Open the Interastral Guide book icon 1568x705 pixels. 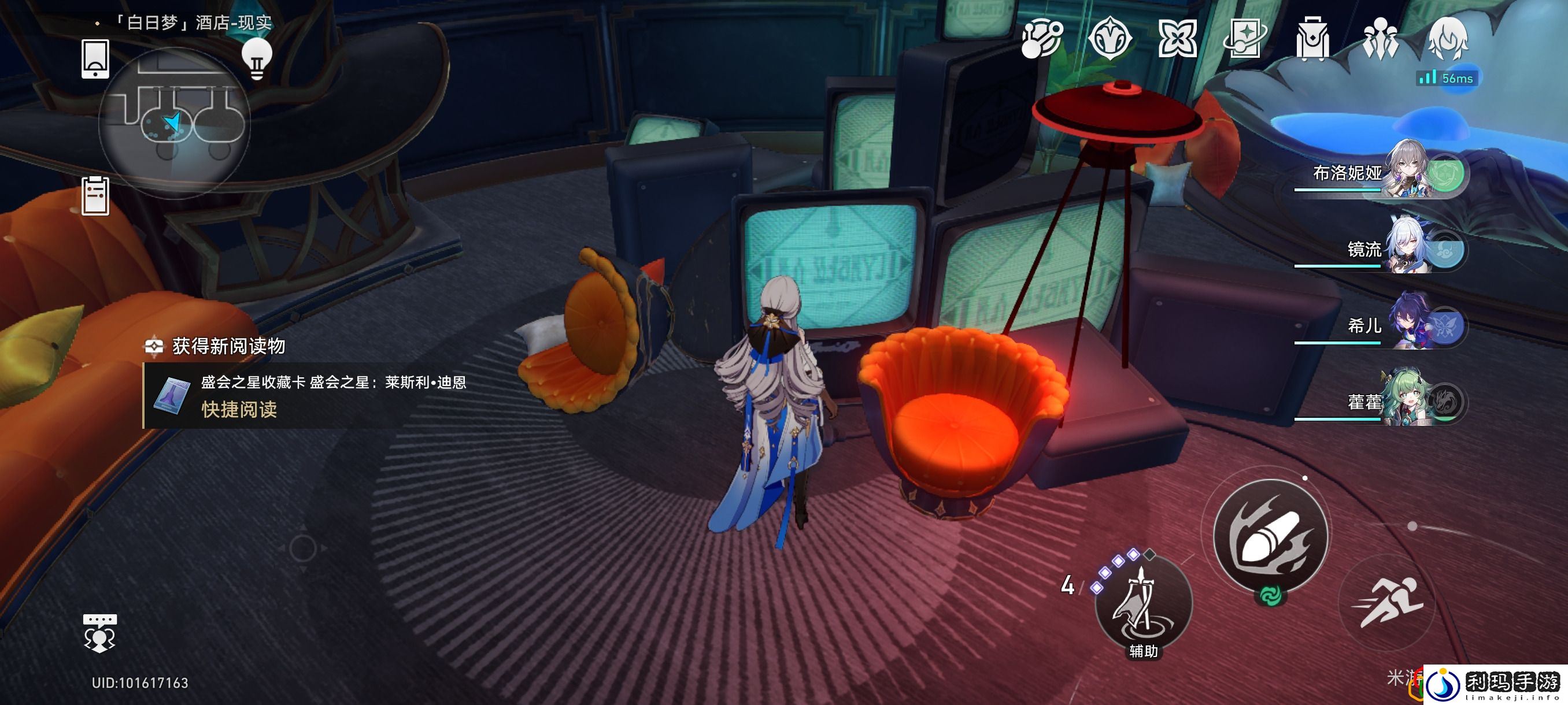click(1245, 39)
